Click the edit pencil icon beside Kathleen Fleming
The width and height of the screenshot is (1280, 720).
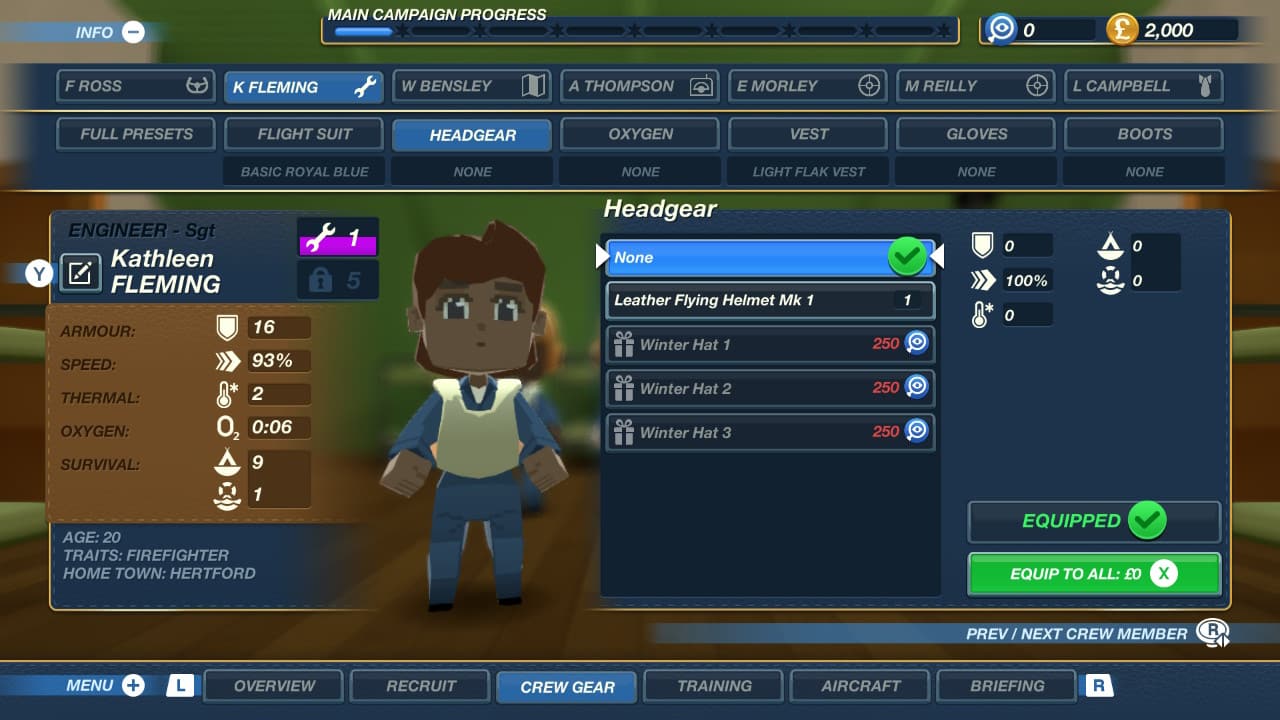click(x=83, y=273)
